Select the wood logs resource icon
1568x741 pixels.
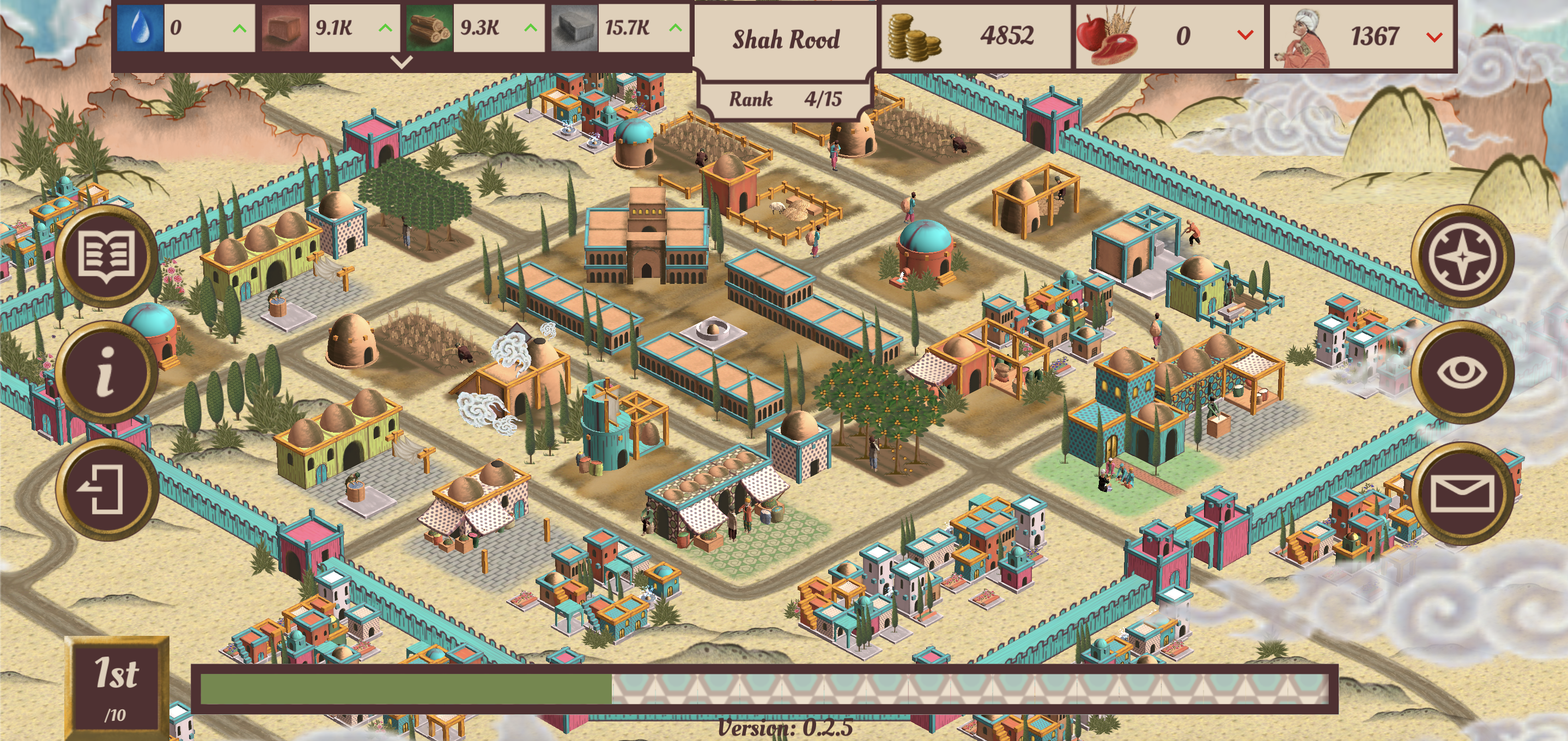click(x=429, y=28)
